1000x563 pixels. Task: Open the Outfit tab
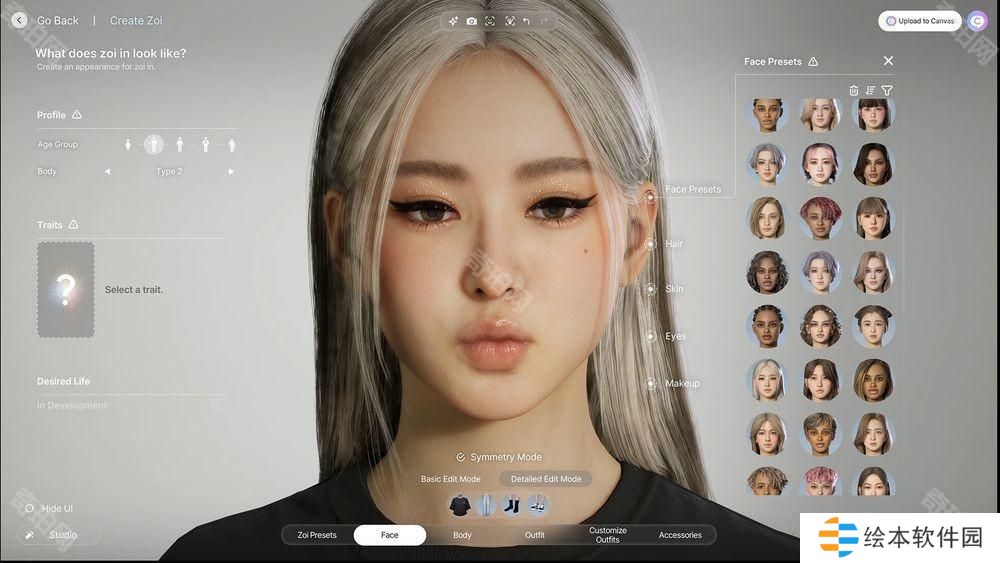(x=535, y=535)
